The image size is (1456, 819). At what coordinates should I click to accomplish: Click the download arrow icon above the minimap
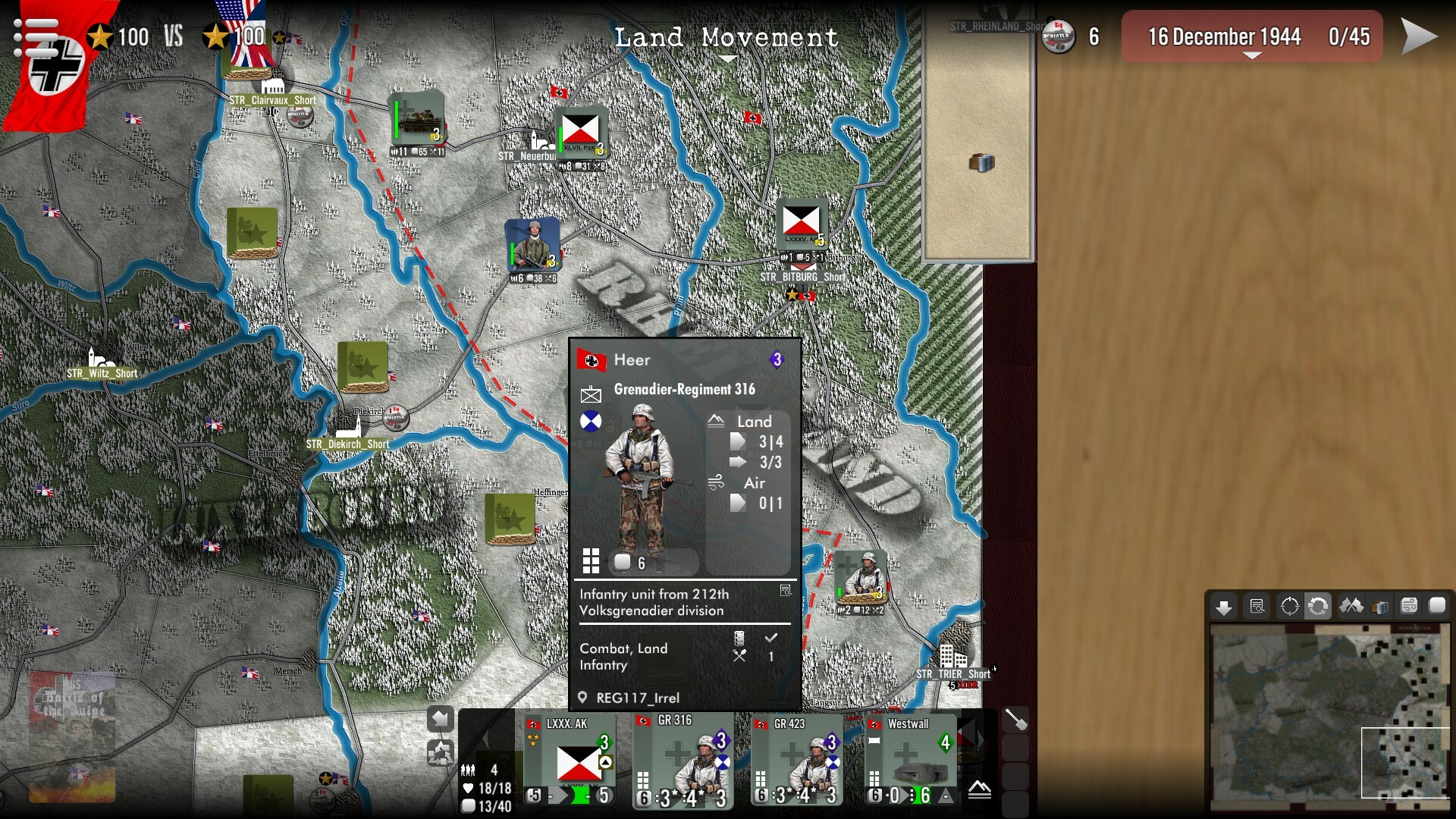click(1225, 607)
